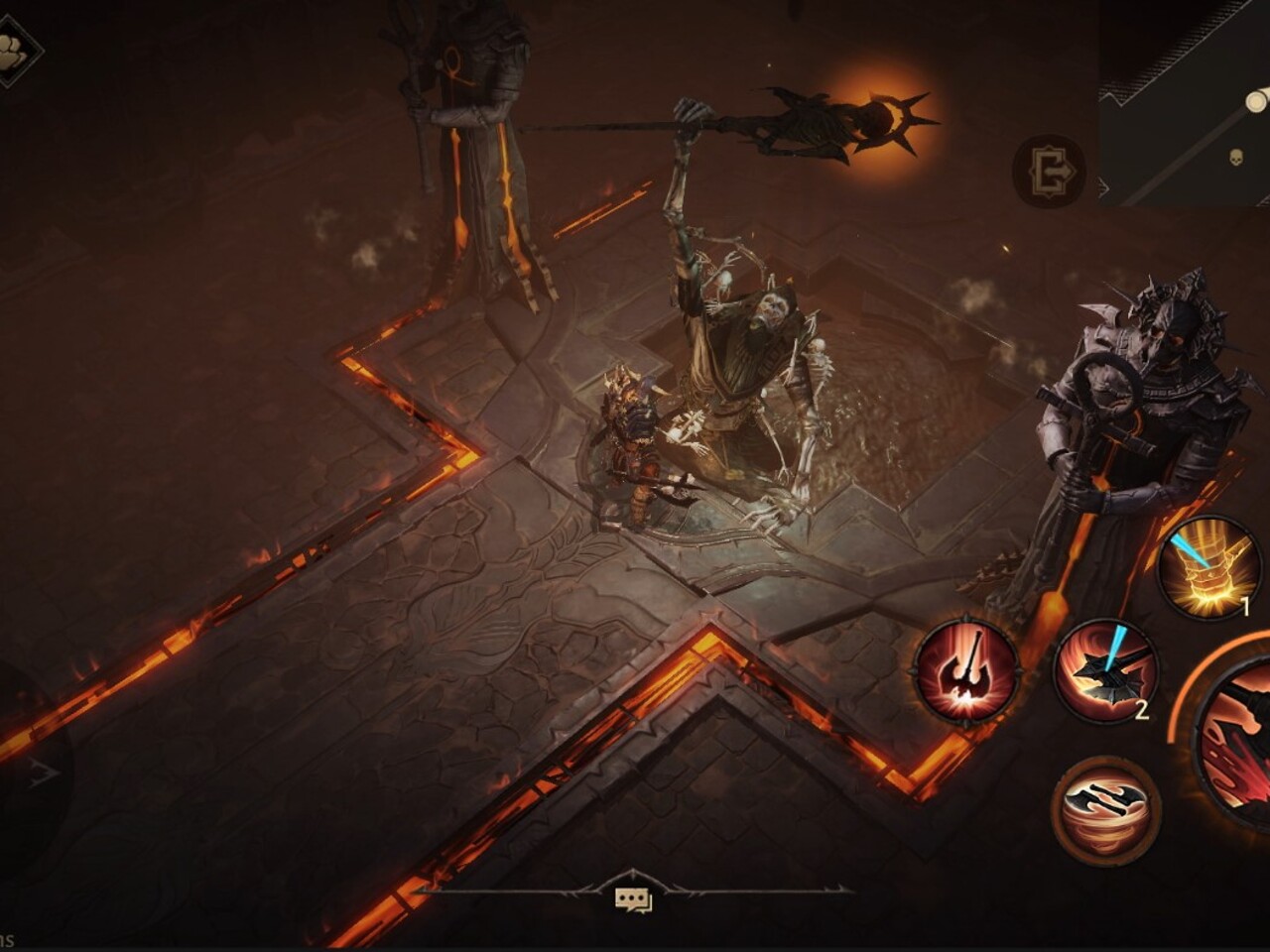Activate the golden ground stomp skill
The height and width of the screenshot is (952, 1270).
click(x=1206, y=569)
